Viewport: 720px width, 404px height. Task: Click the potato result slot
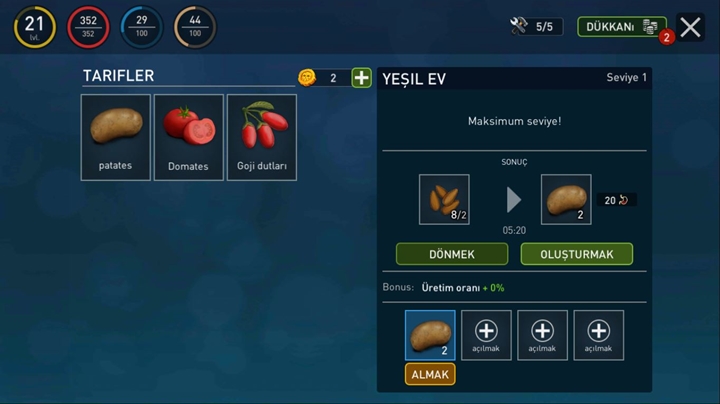pos(566,199)
